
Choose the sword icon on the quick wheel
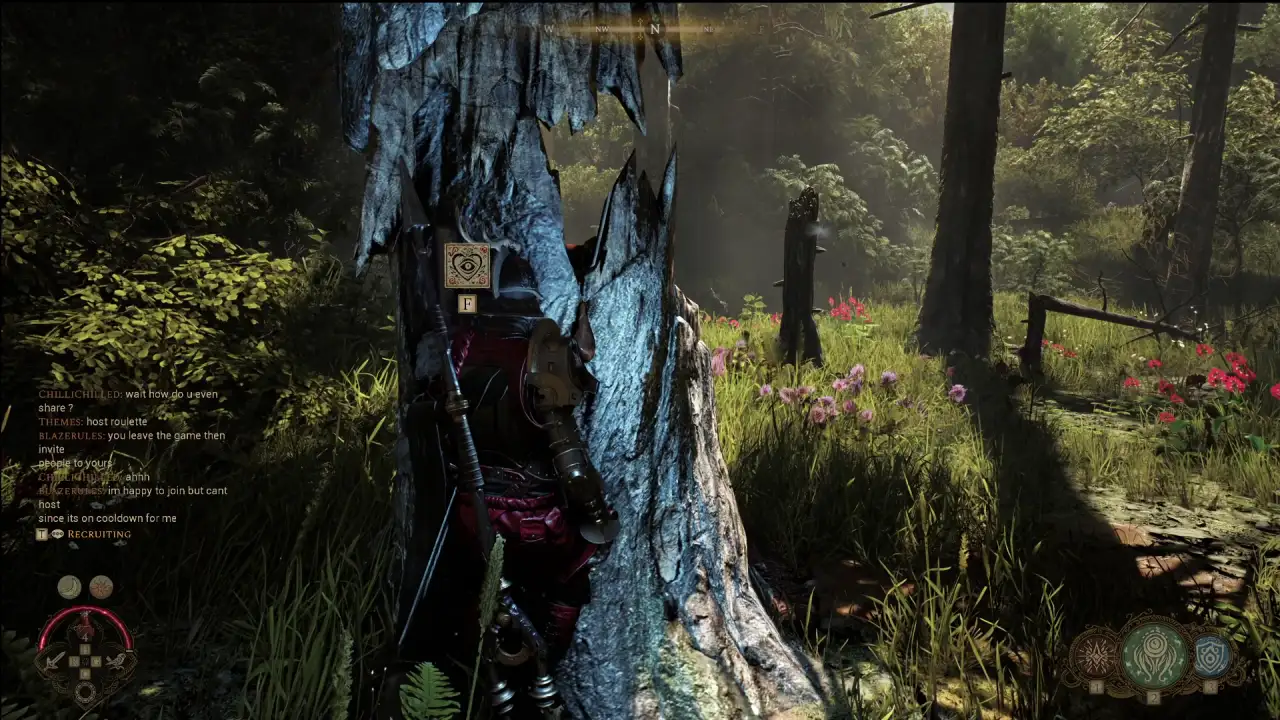(x=53, y=660)
